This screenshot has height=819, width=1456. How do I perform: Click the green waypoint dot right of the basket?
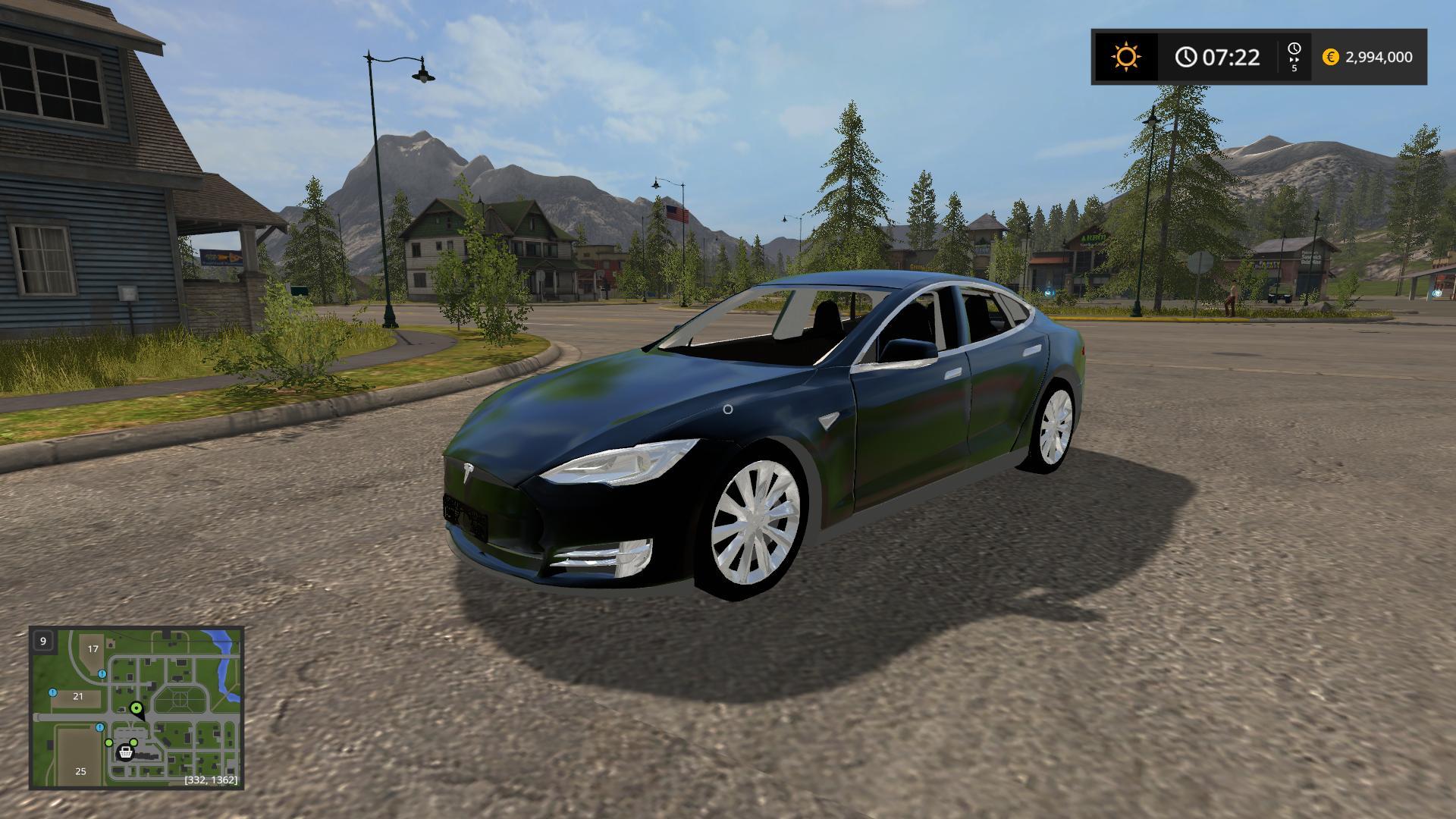tap(133, 742)
